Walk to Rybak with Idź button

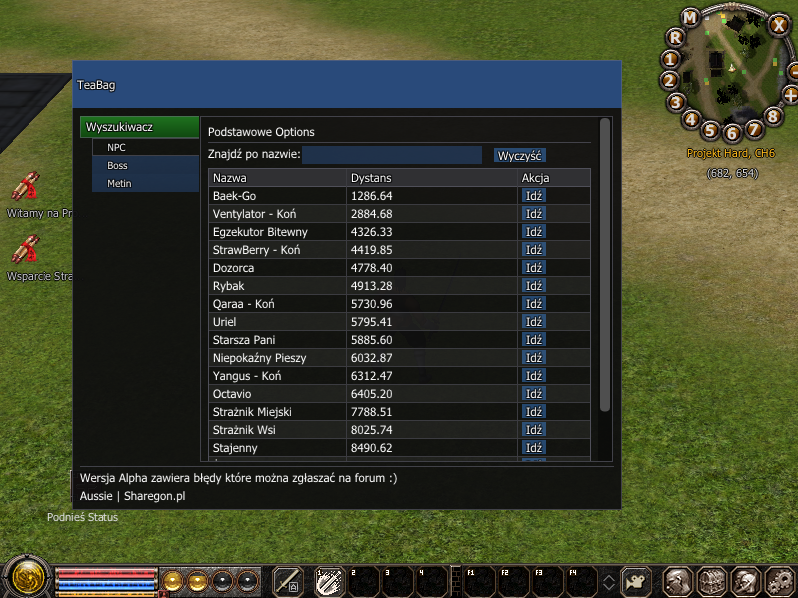(534, 286)
